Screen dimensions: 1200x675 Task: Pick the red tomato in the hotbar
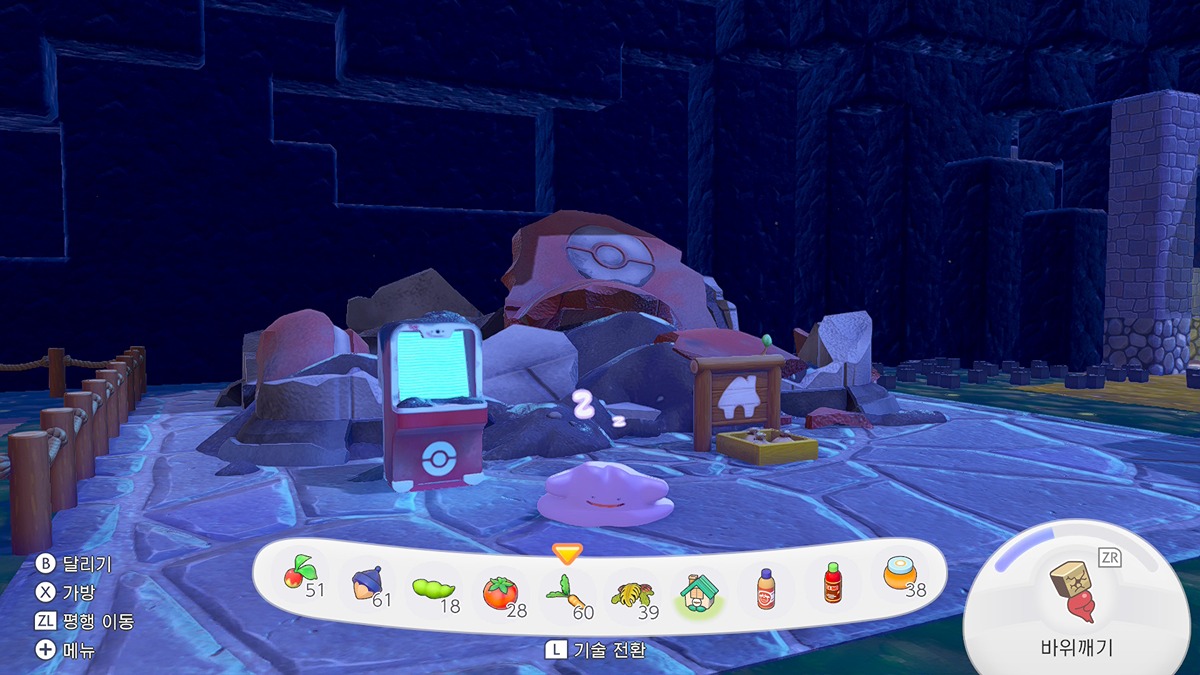point(499,592)
